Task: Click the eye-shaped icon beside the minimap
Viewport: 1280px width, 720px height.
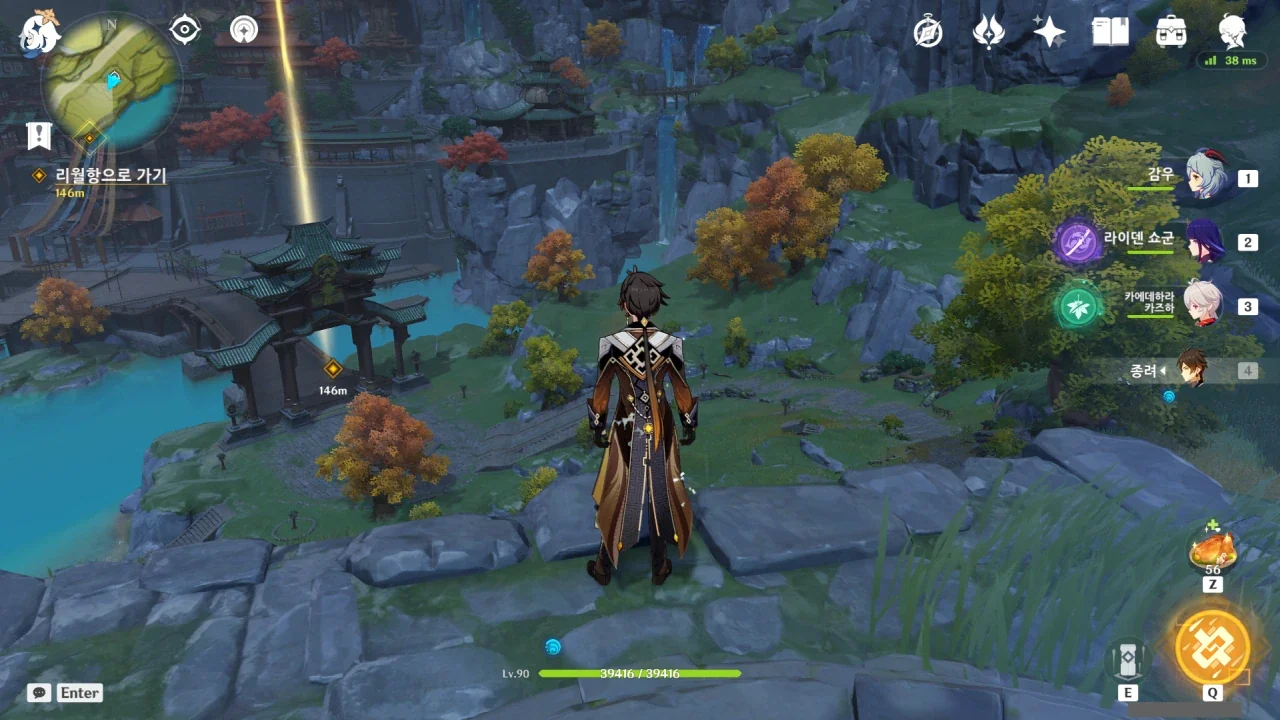Action: pyautogui.click(x=185, y=30)
